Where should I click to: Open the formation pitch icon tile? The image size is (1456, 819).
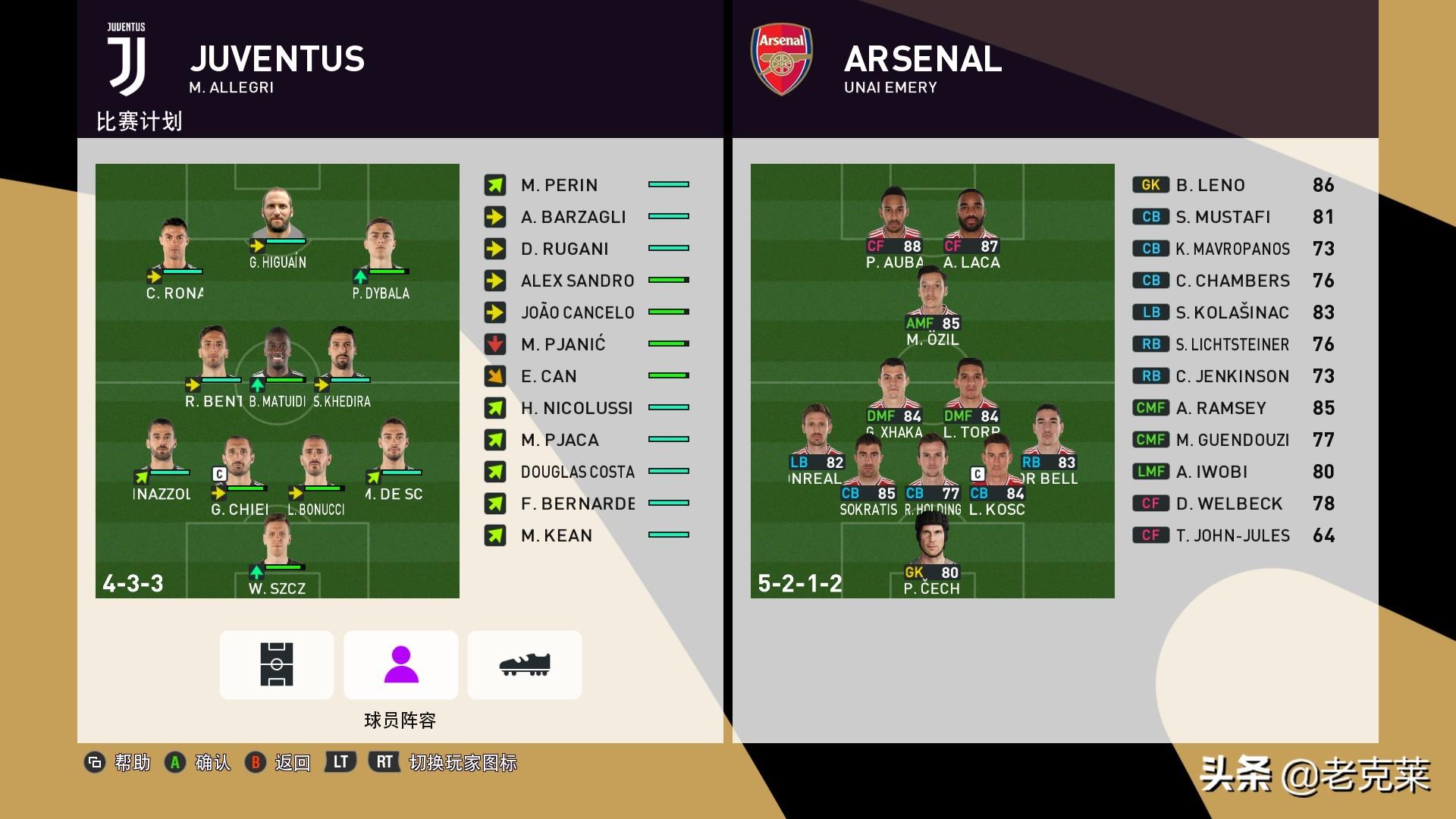277,664
